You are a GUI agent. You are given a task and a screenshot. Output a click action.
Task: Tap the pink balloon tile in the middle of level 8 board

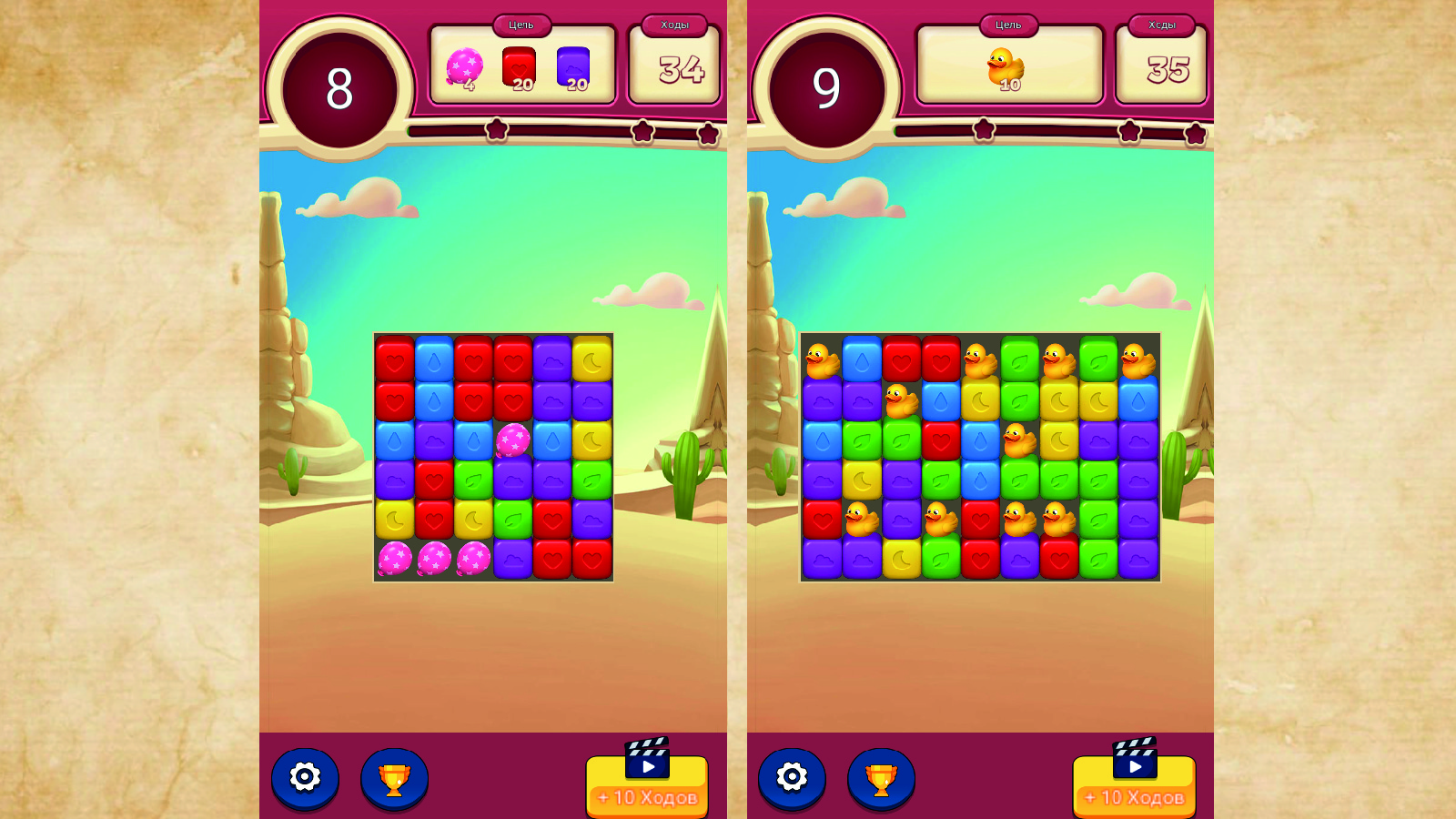[x=512, y=441]
